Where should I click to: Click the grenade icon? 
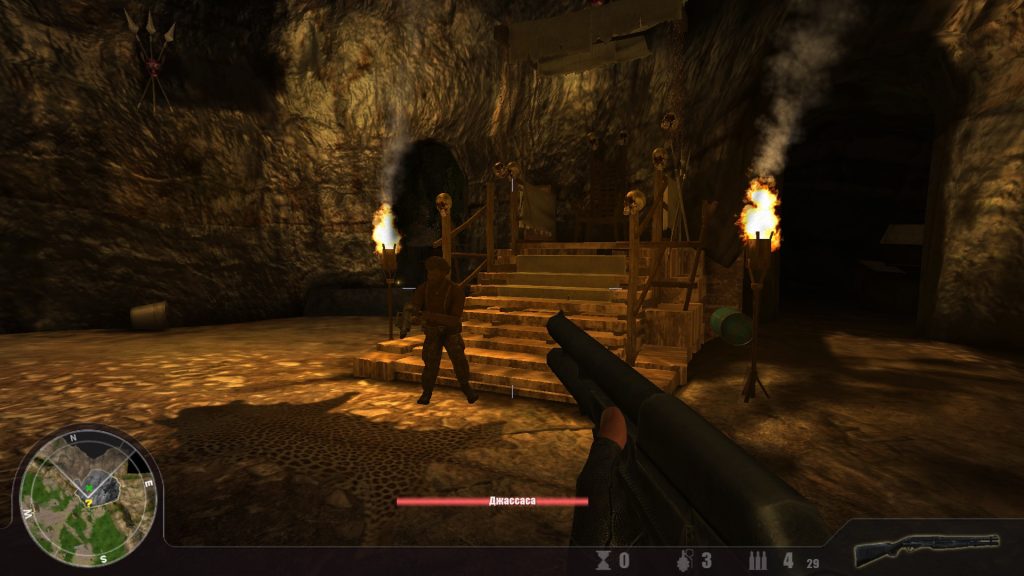click(x=683, y=560)
